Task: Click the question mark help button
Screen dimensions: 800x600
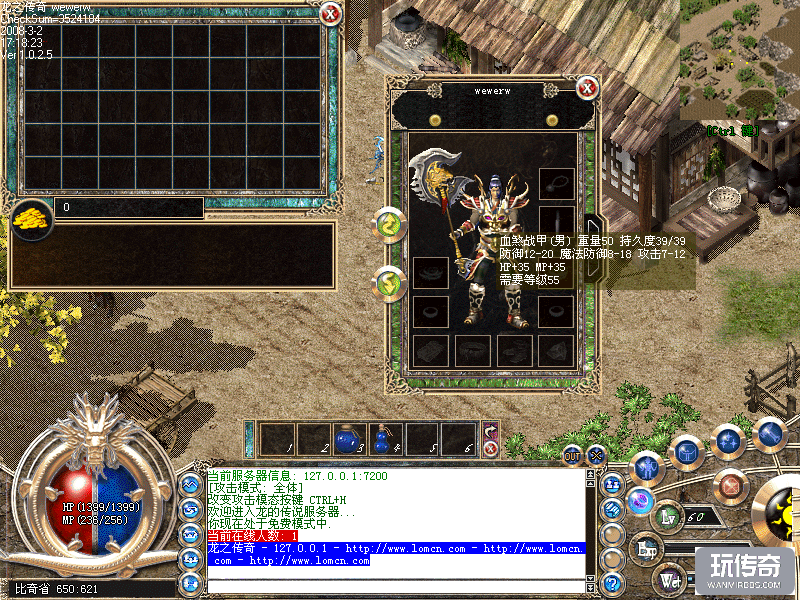Action: (613, 583)
